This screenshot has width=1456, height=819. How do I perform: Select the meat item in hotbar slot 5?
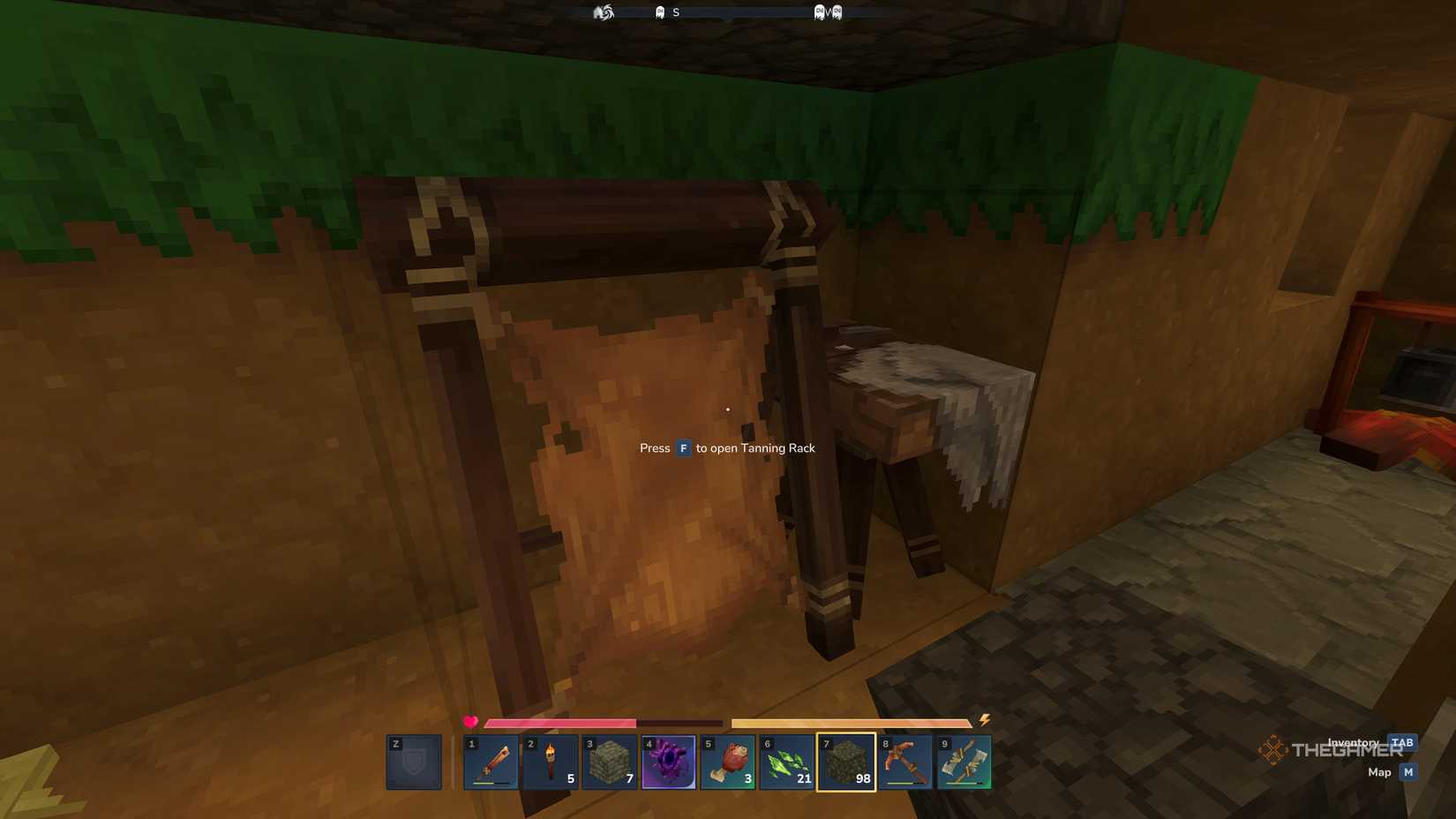tap(729, 761)
